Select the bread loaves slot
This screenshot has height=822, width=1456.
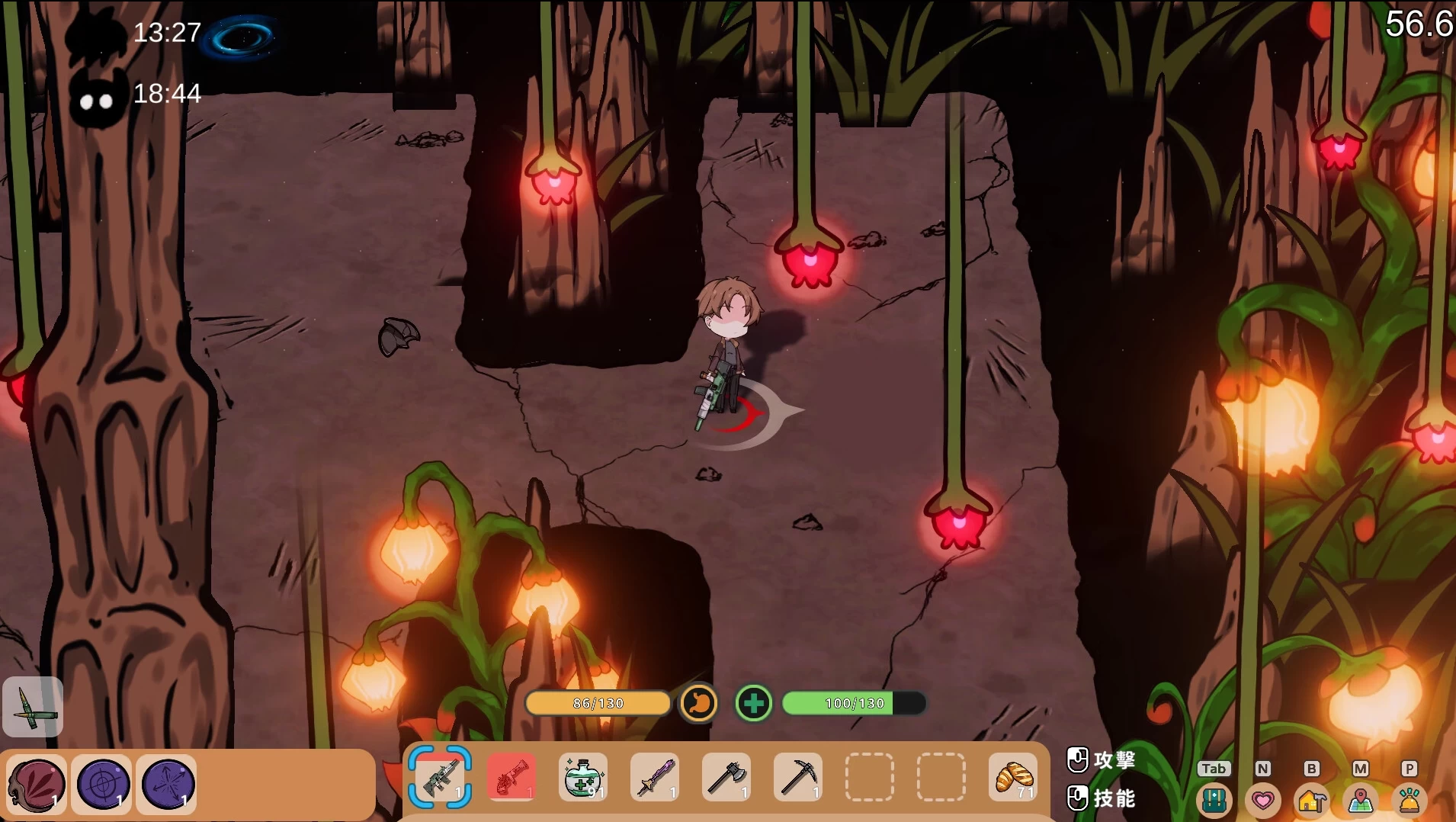(1013, 777)
